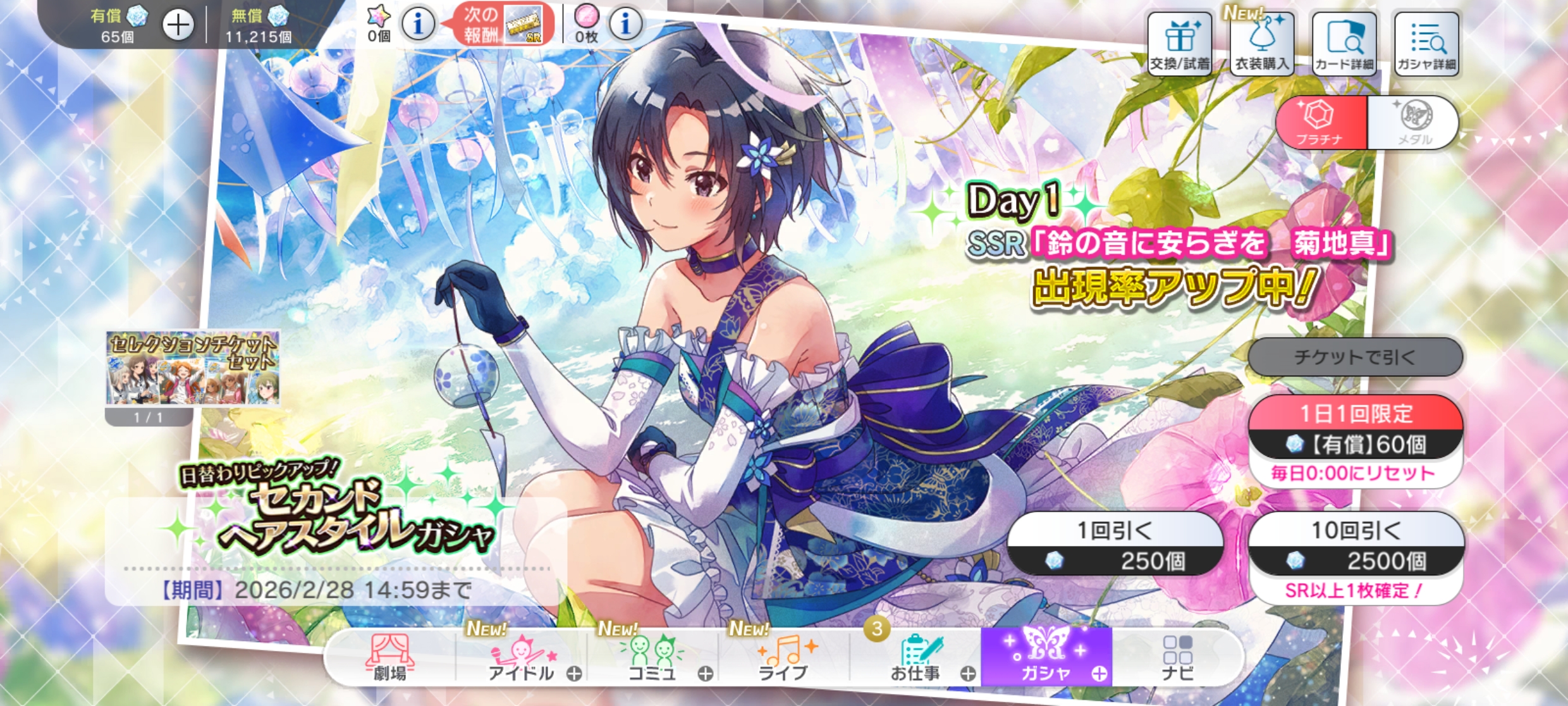
Task: Switch to the プラチナ gacha tab
Action: (1321, 123)
